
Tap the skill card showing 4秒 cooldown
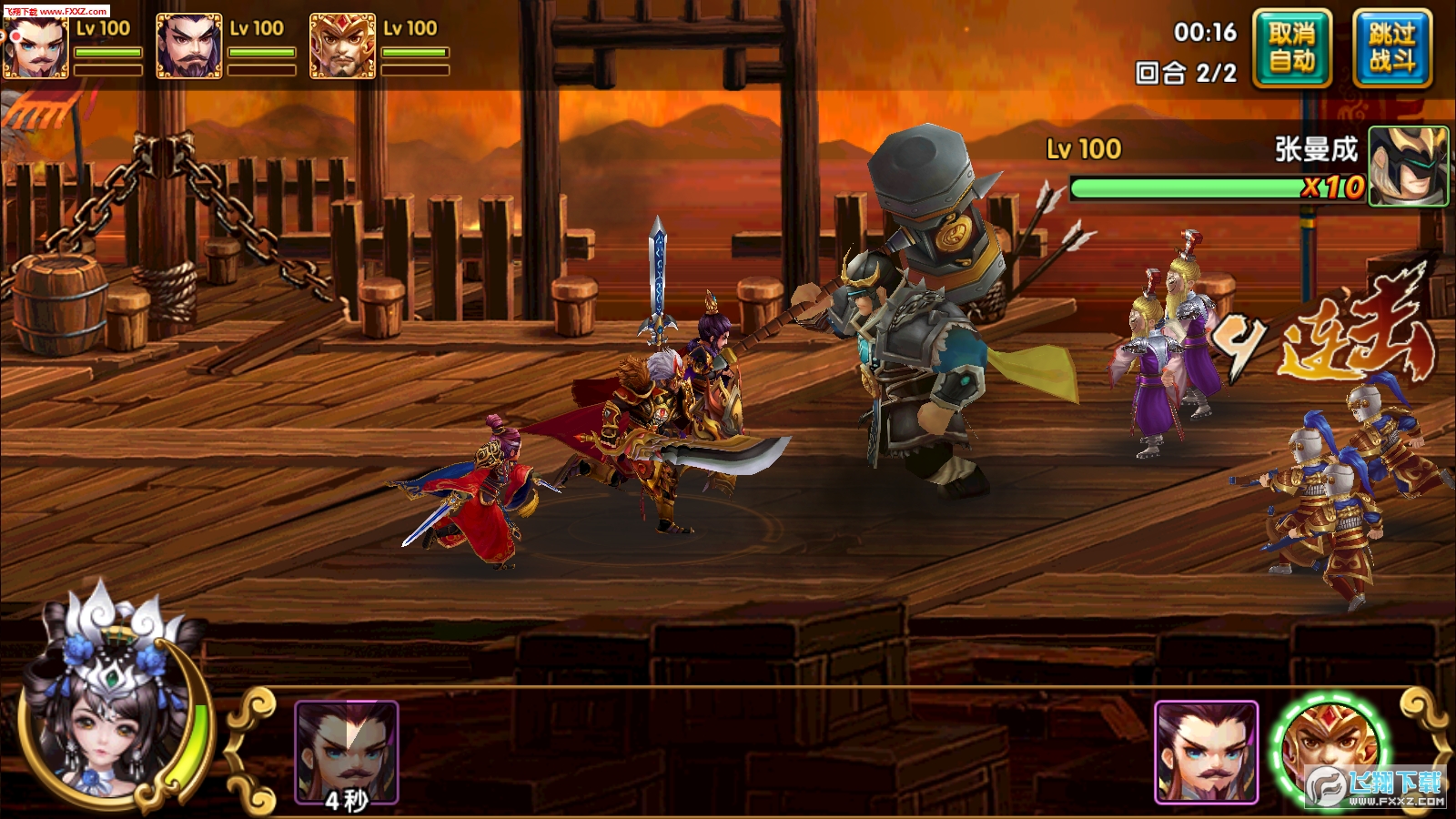[347, 753]
